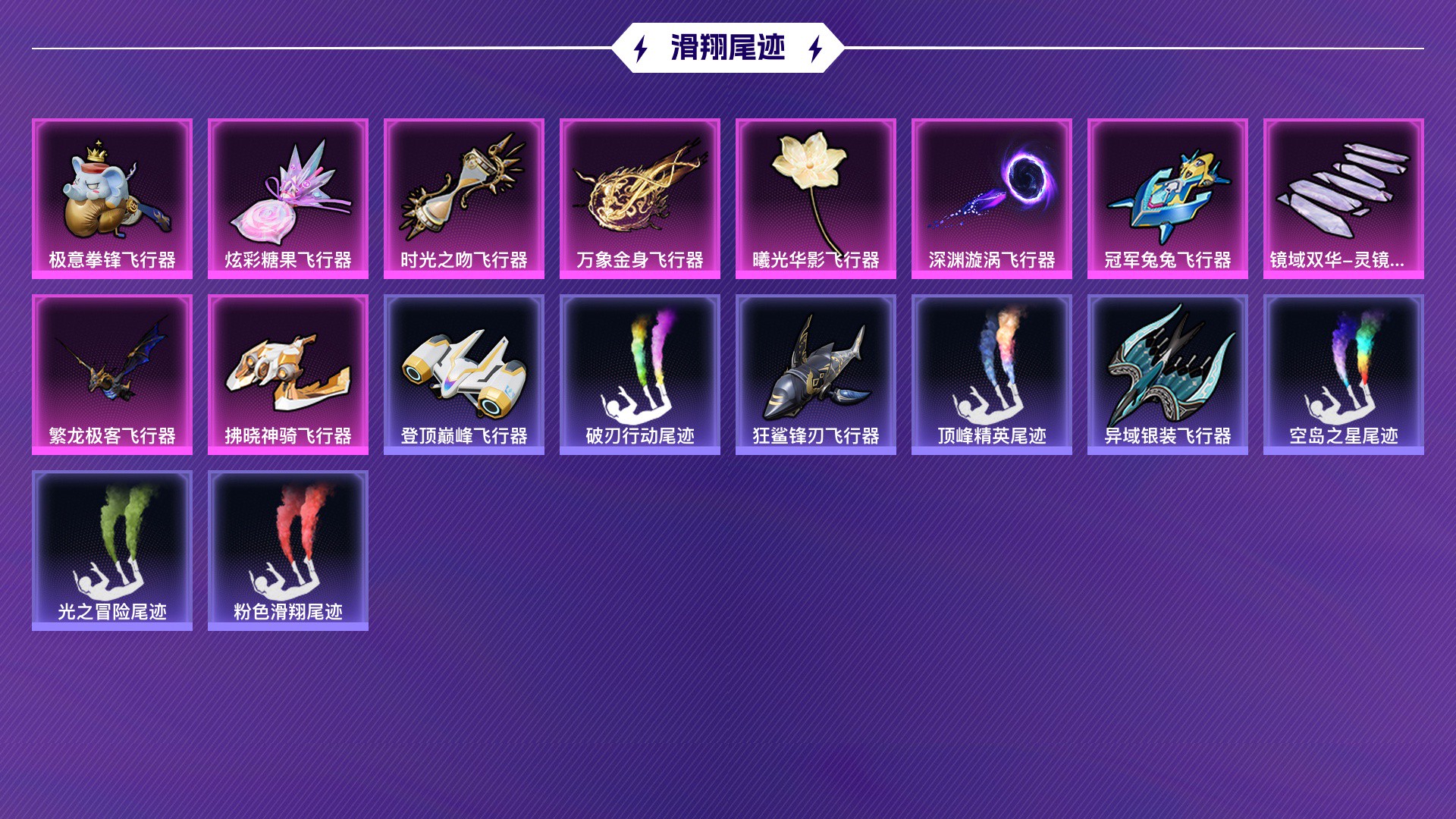The width and height of the screenshot is (1456, 819).
Task: Select the 繁龙极客飞行器 dragon glider
Action: point(113,372)
